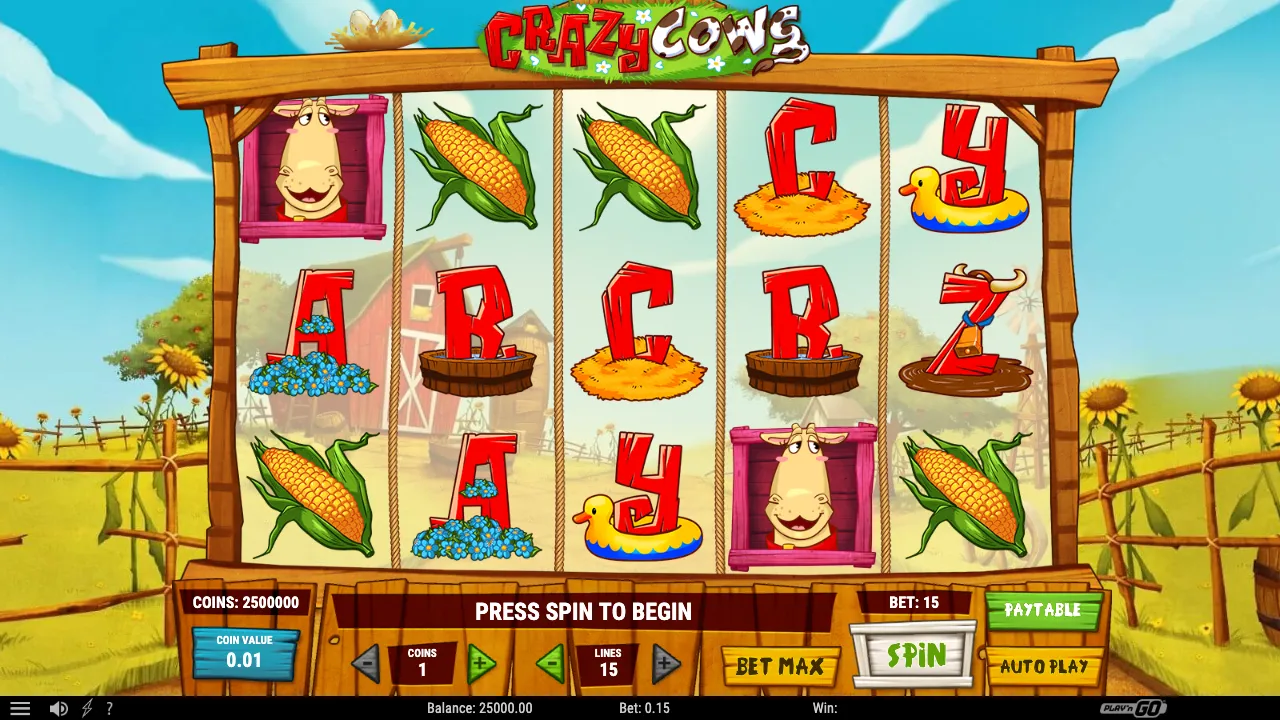Change the Coin Value sign
The height and width of the screenshot is (720, 1280).
pyautogui.click(x=244, y=652)
